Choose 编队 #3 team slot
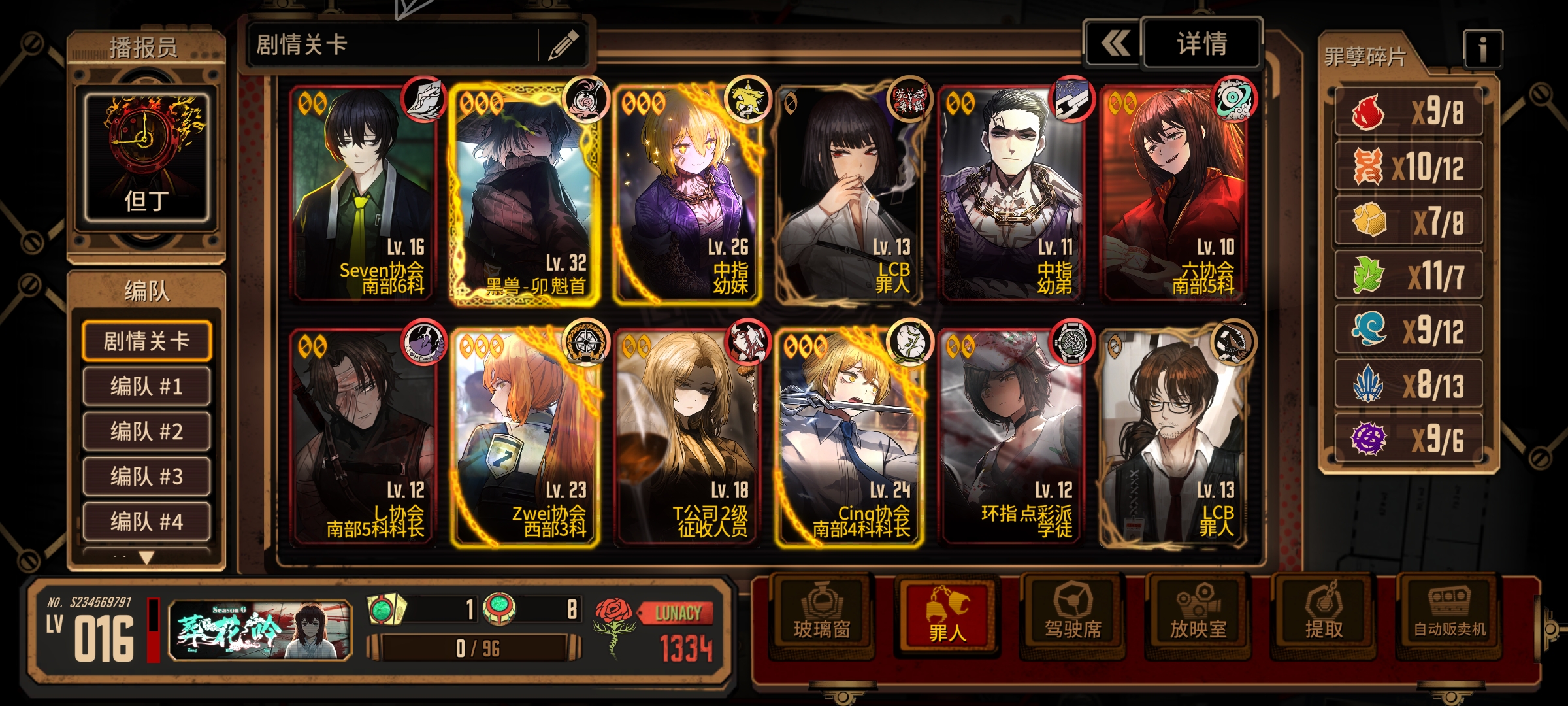The width and height of the screenshot is (1568, 706). (146, 477)
